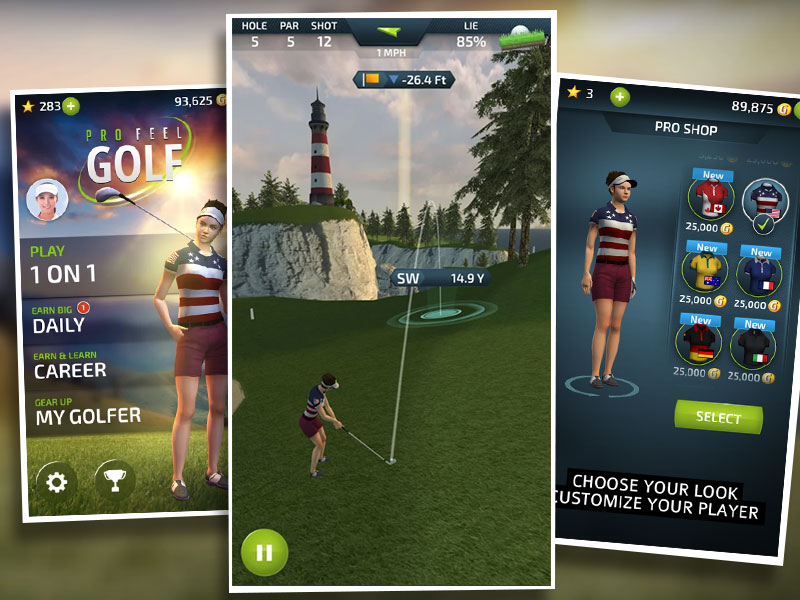Open settings with the gear icon
This screenshot has width=800, height=600.
57,483
